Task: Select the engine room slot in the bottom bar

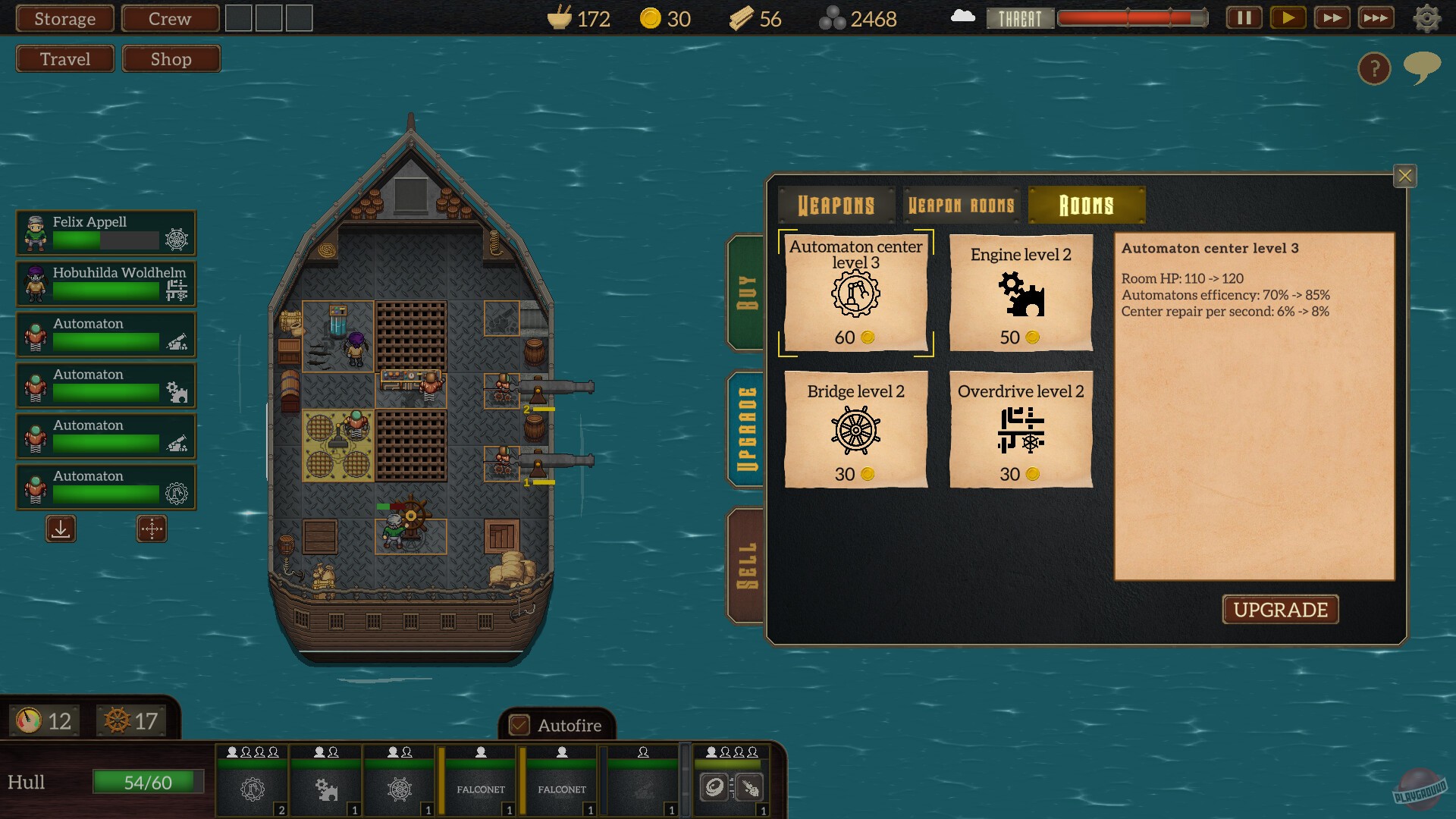Action: point(325,789)
